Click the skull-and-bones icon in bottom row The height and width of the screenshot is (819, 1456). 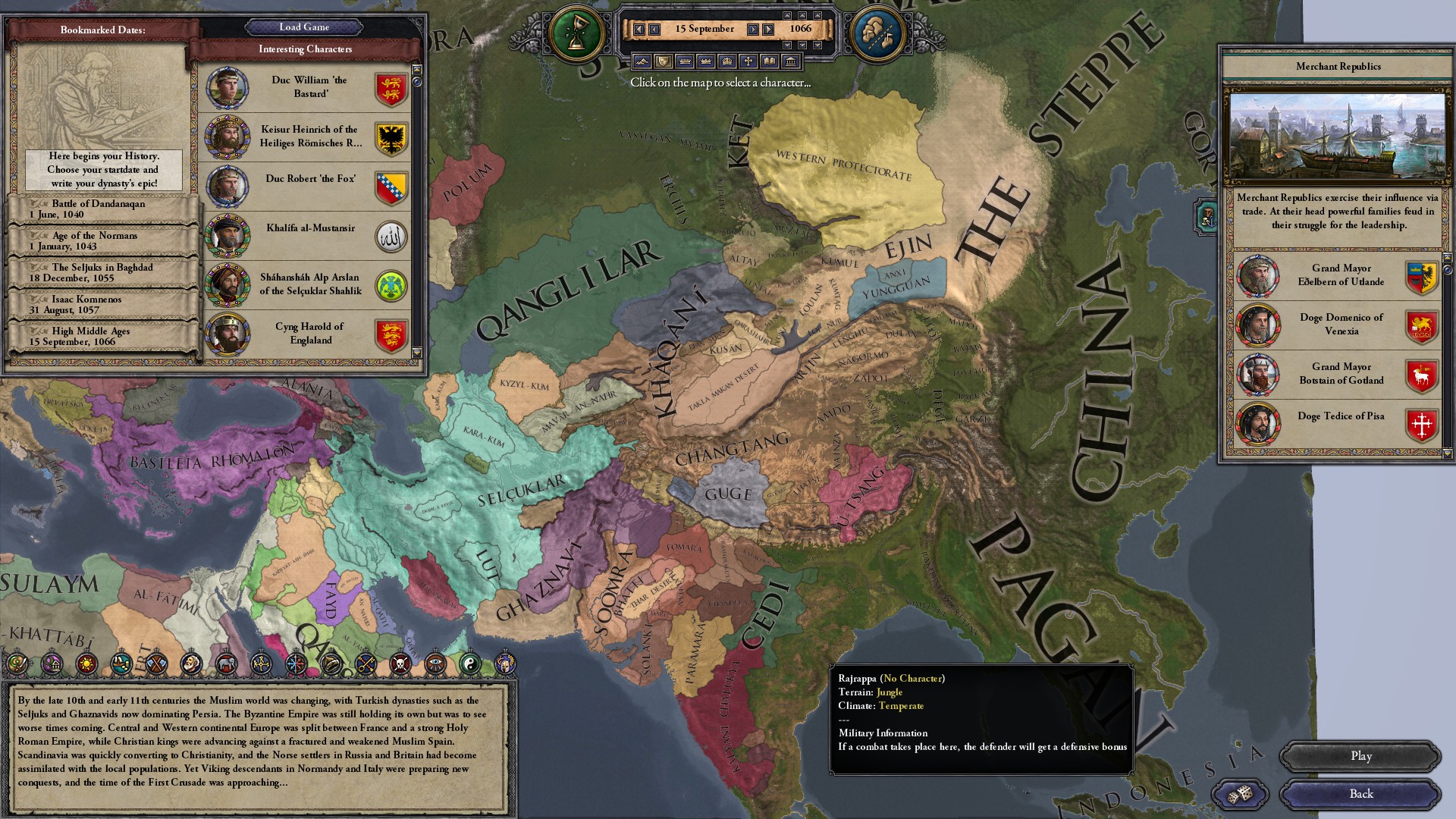[x=401, y=662]
